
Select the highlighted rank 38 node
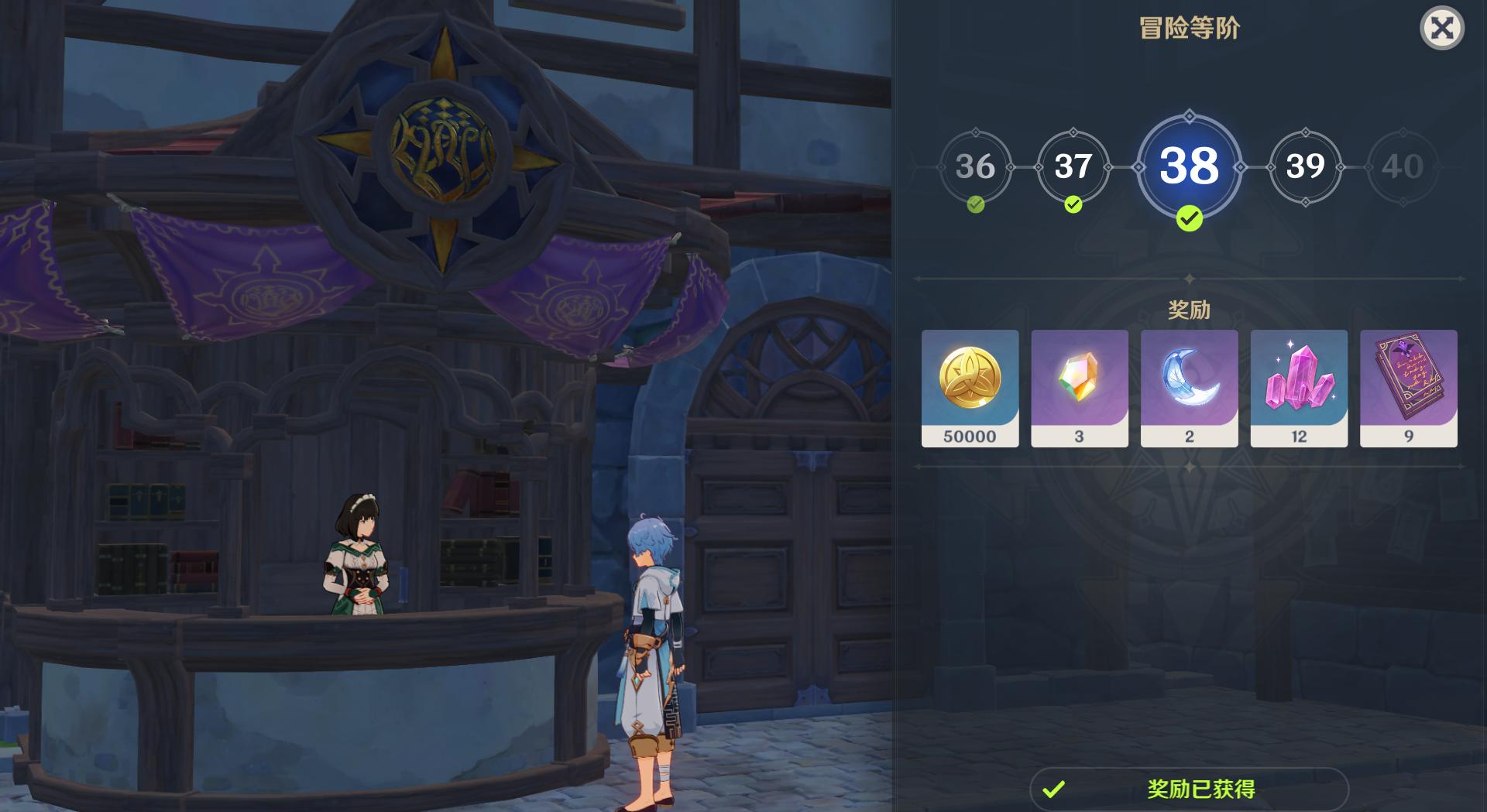(1189, 166)
